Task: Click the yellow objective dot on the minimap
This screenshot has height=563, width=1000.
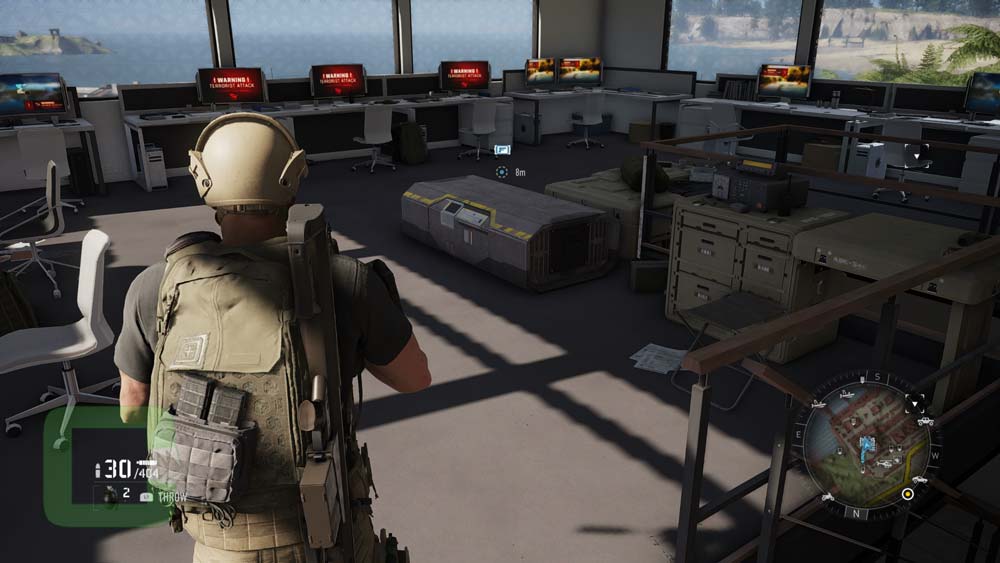Action: coord(908,493)
